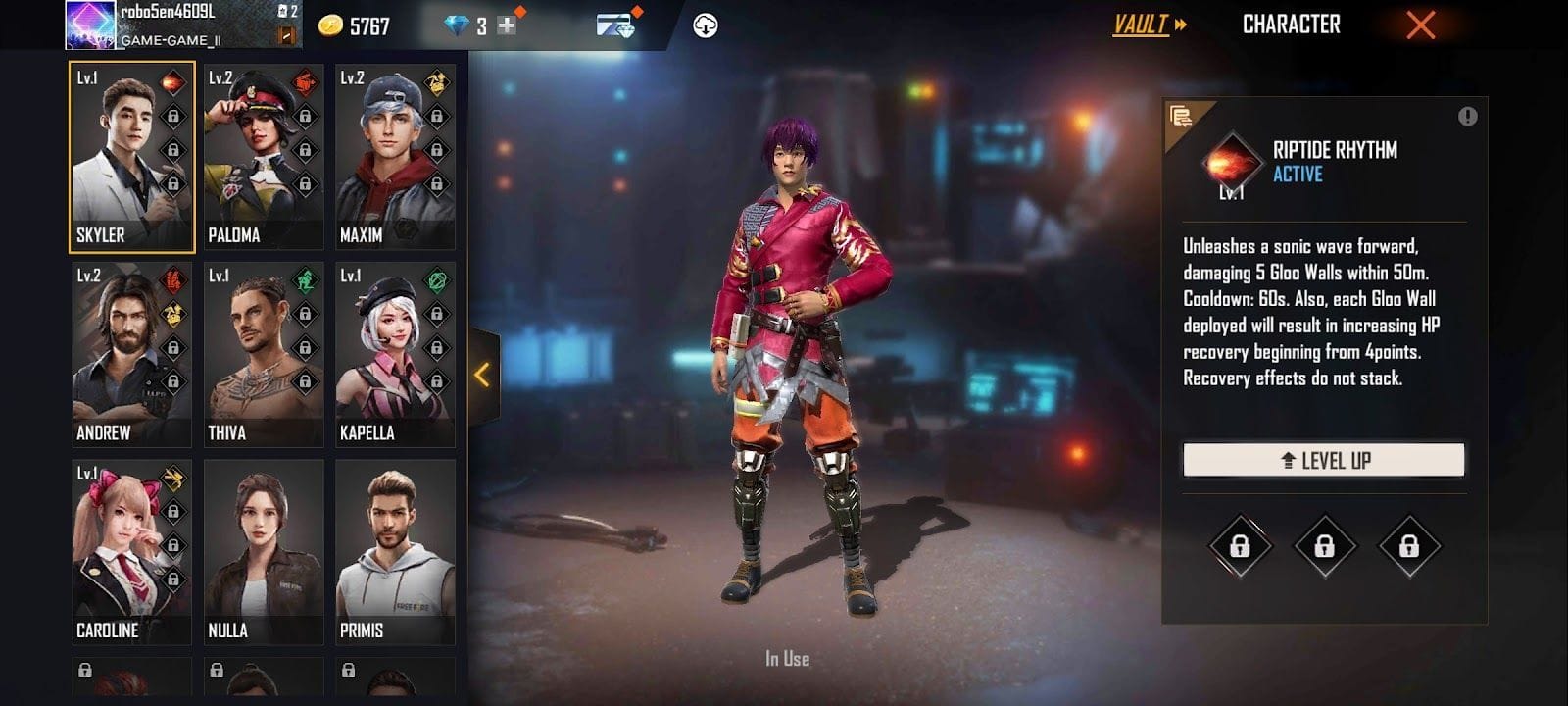This screenshot has height=706, width=1568.
Task: Switch to the VAULT tab
Action: point(1140,25)
